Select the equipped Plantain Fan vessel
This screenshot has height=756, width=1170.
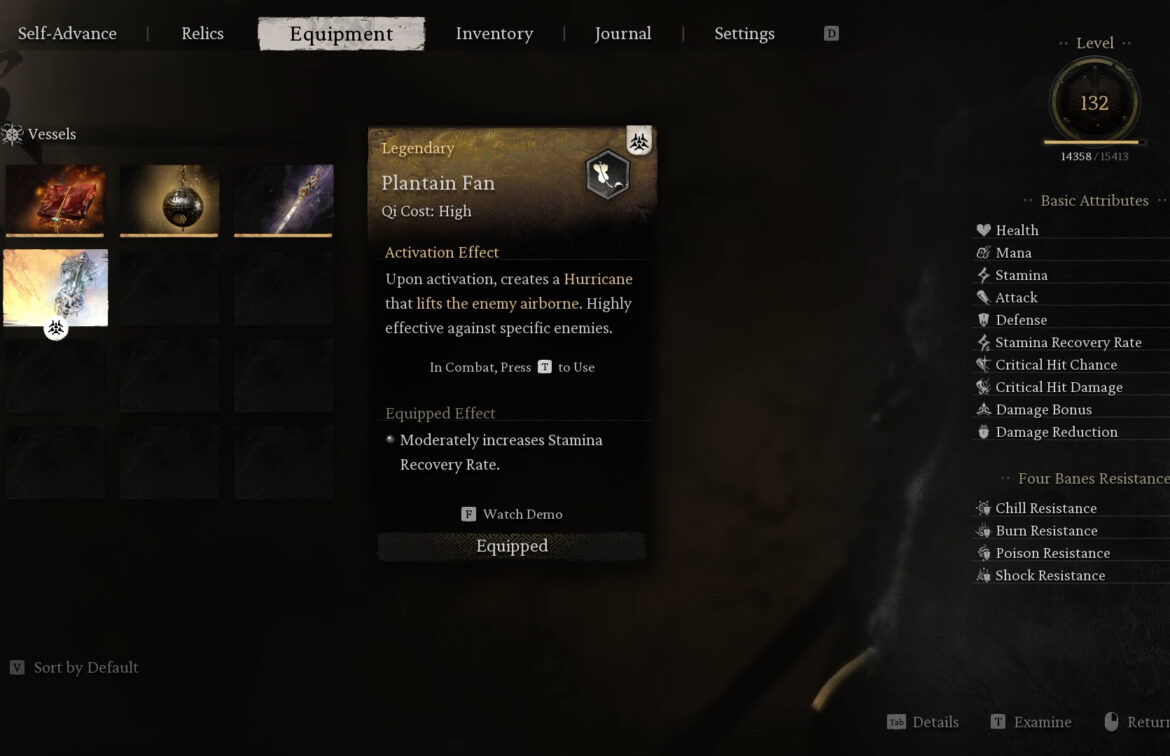(55, 287)
